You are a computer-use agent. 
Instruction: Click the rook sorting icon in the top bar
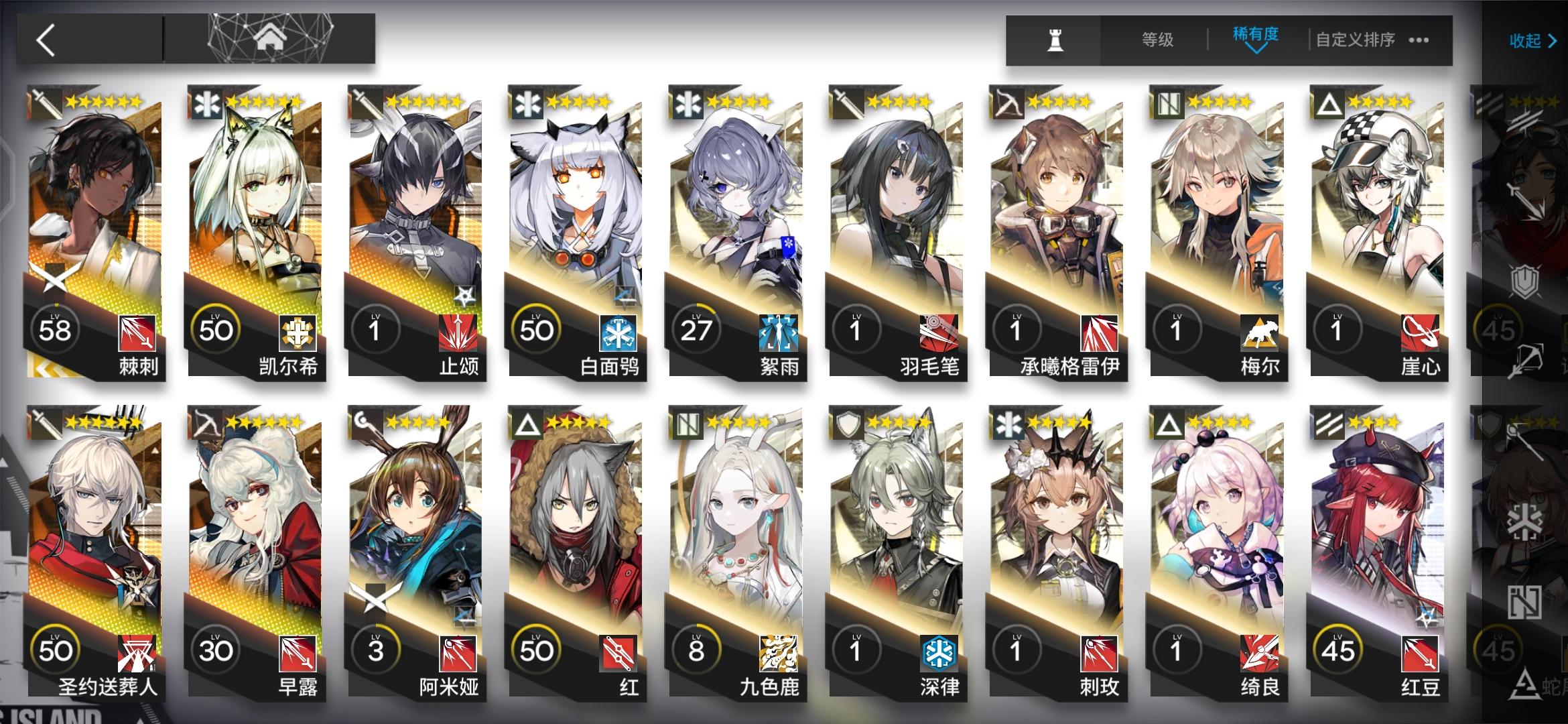coord(1055,40)
